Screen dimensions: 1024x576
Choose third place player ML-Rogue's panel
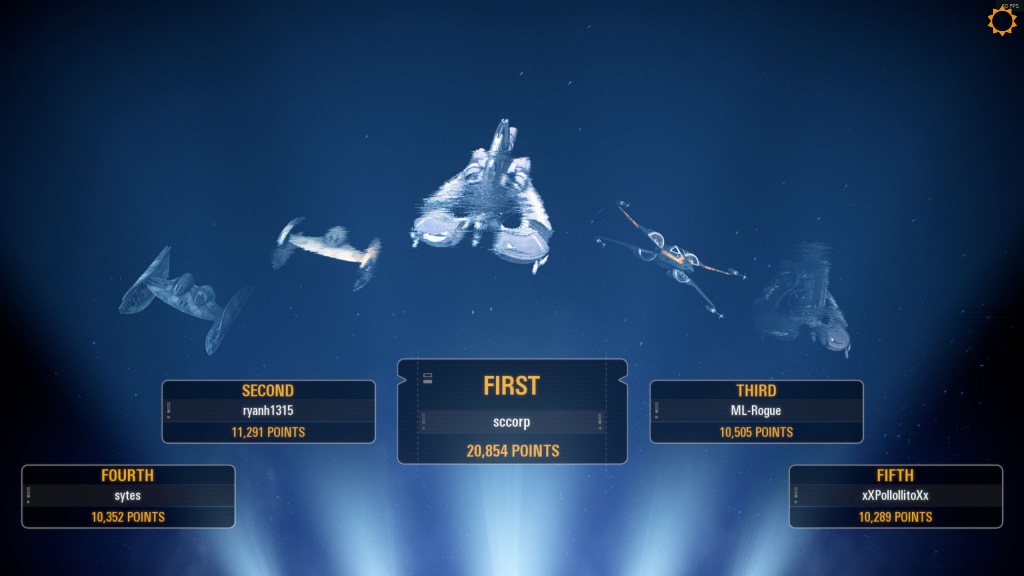click(x=756, y=411)
